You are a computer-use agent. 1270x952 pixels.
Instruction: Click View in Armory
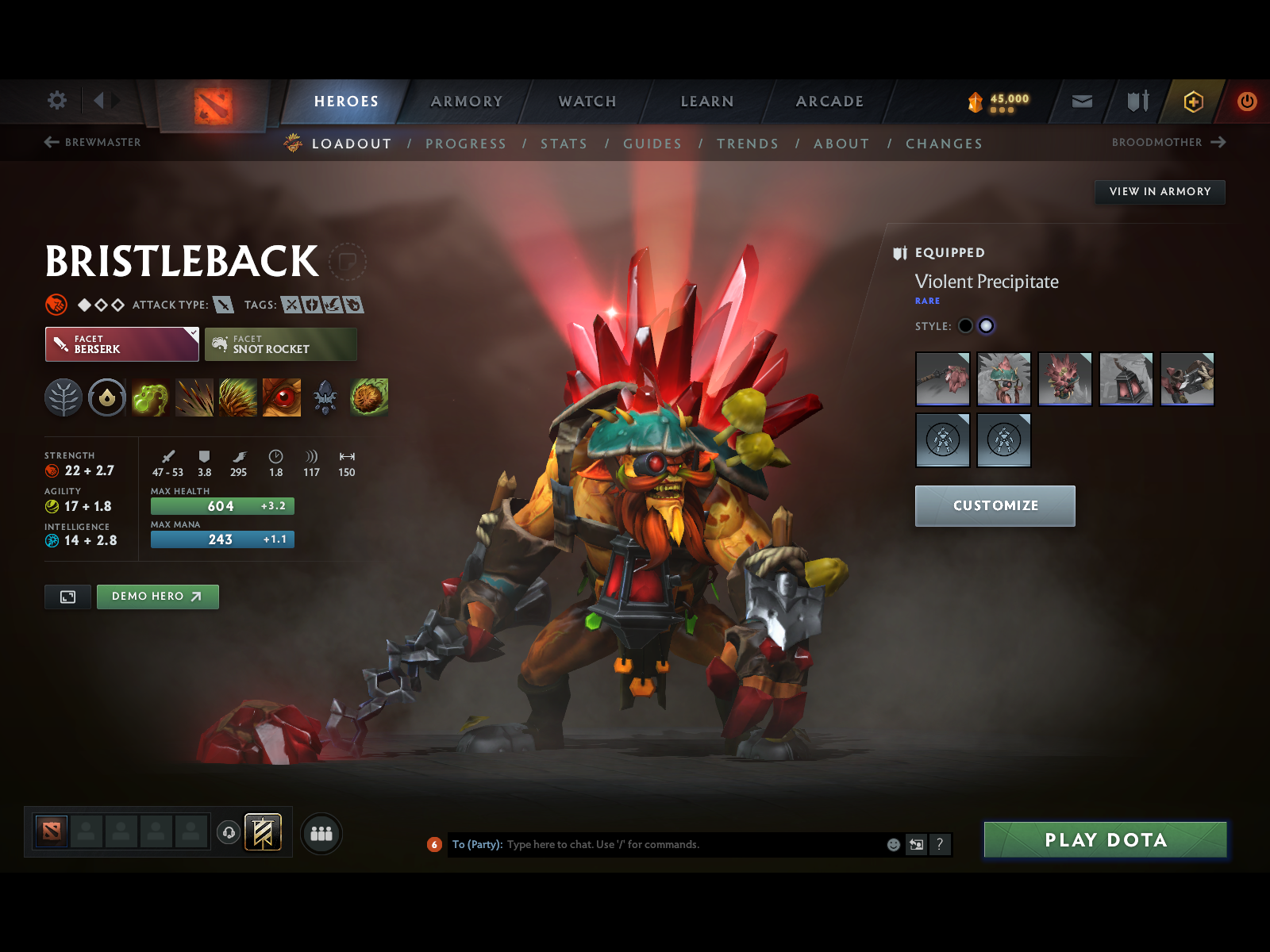pyautogui.click(x=1160, y=191)
